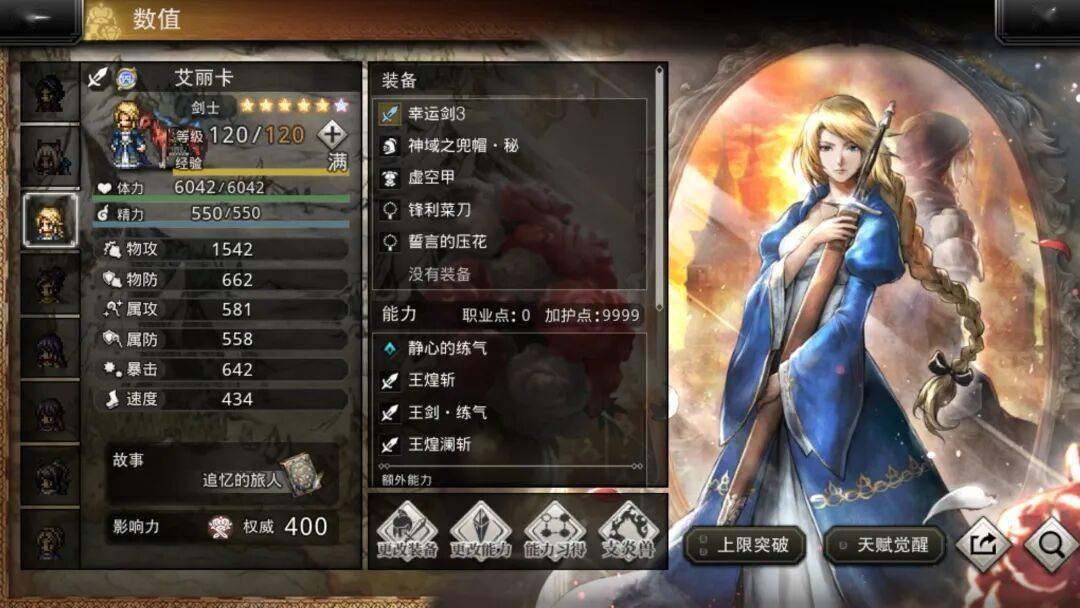Open 上限突破 limit break
Screen dimensions: 1080x608
point(745,545)
